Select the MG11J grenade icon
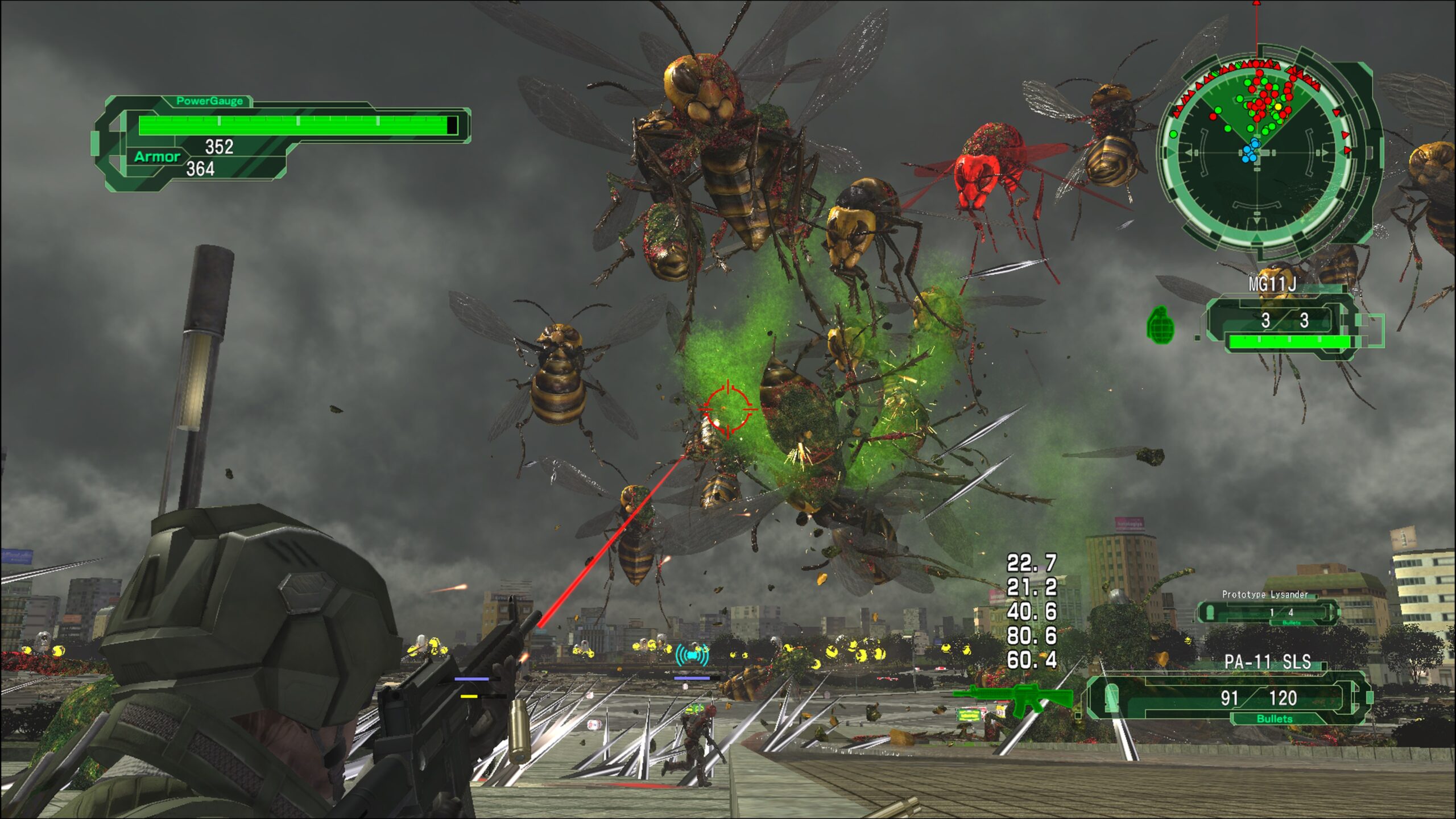This screenshot has height=819, width=1456. 1160,325
